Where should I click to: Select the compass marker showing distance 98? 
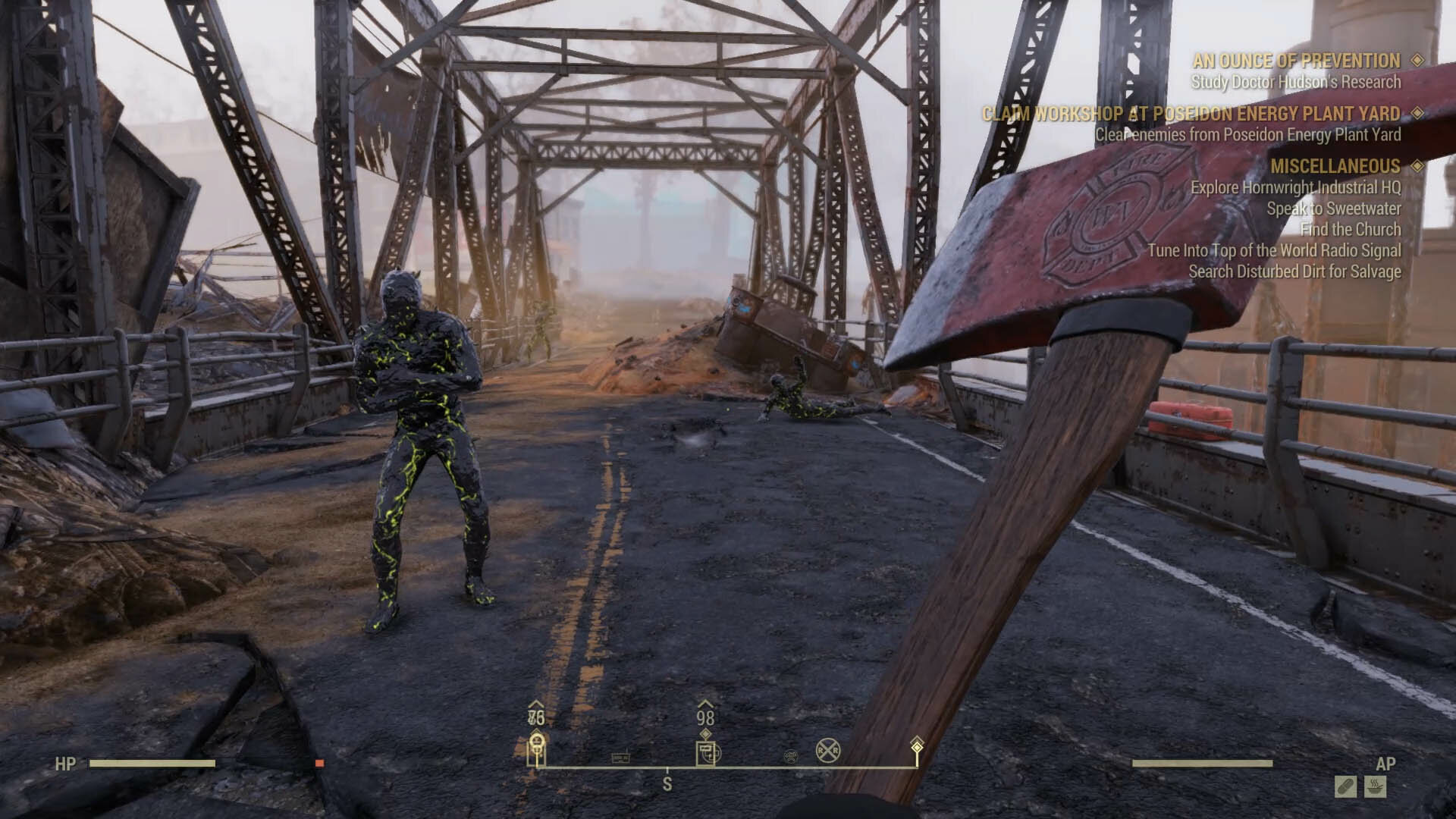point(707,752)
